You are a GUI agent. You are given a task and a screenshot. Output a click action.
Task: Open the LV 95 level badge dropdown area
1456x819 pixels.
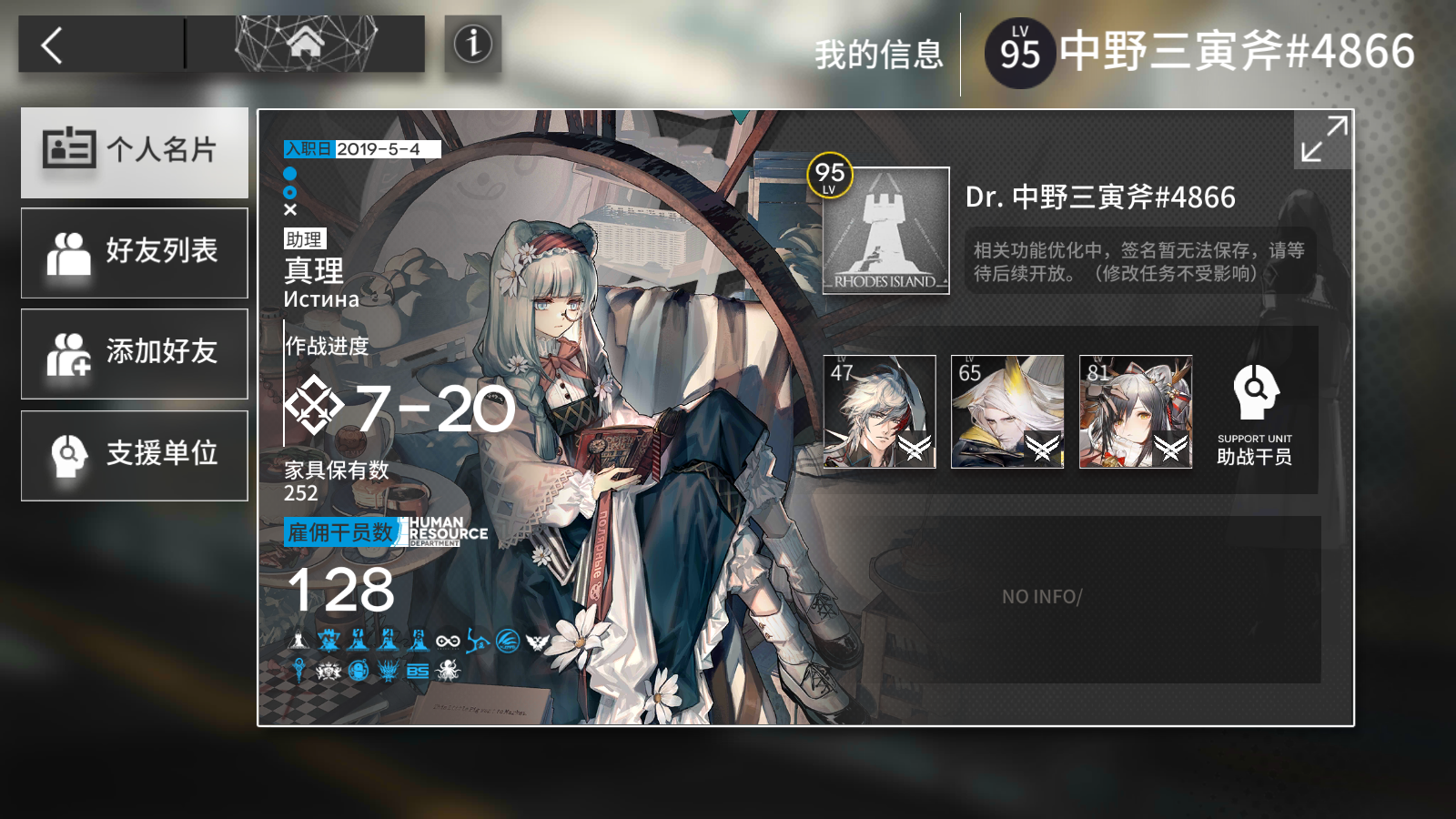[x=1019, y=50]
